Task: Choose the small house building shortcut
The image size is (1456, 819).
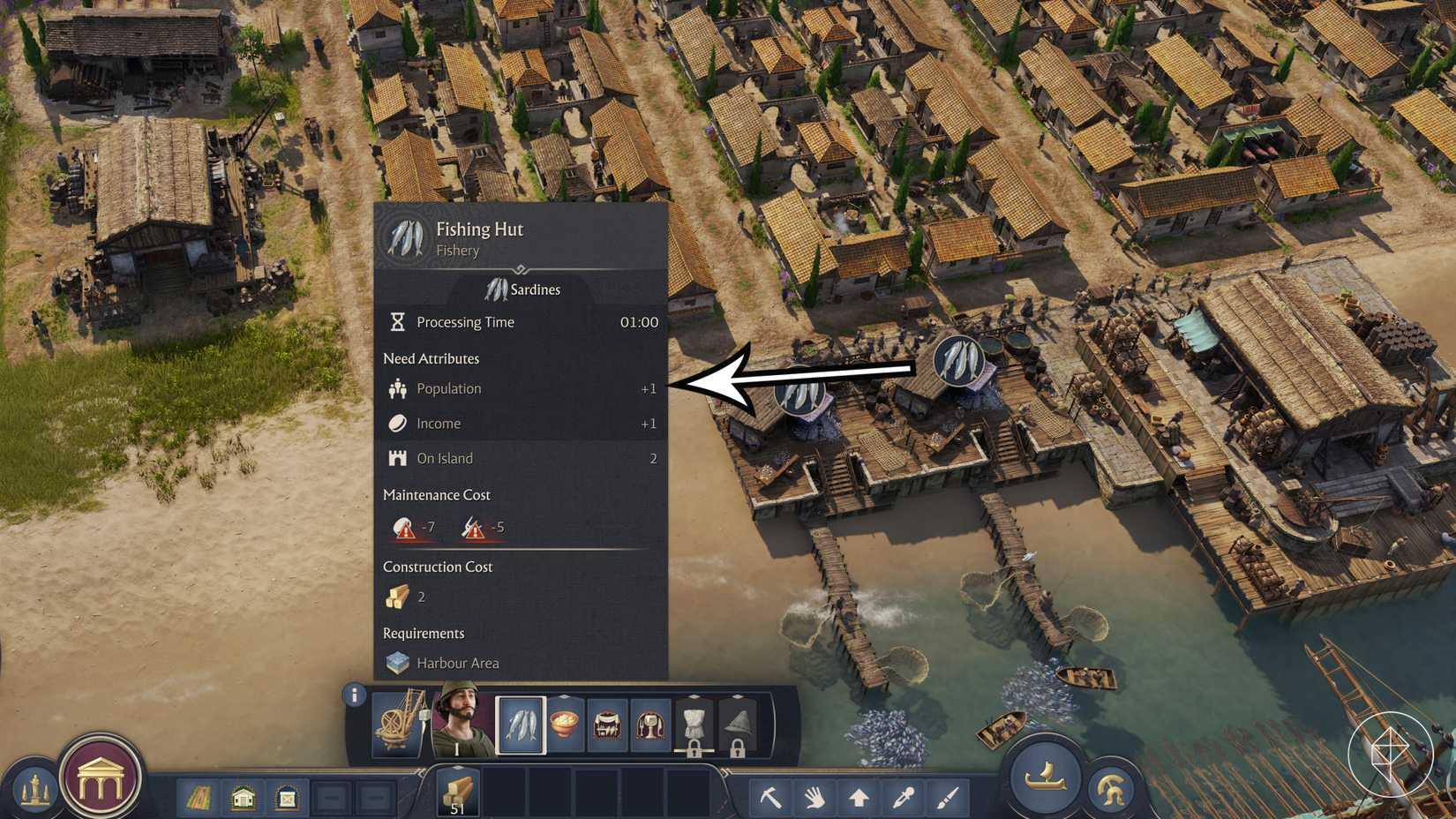Action: pos(243,799)
